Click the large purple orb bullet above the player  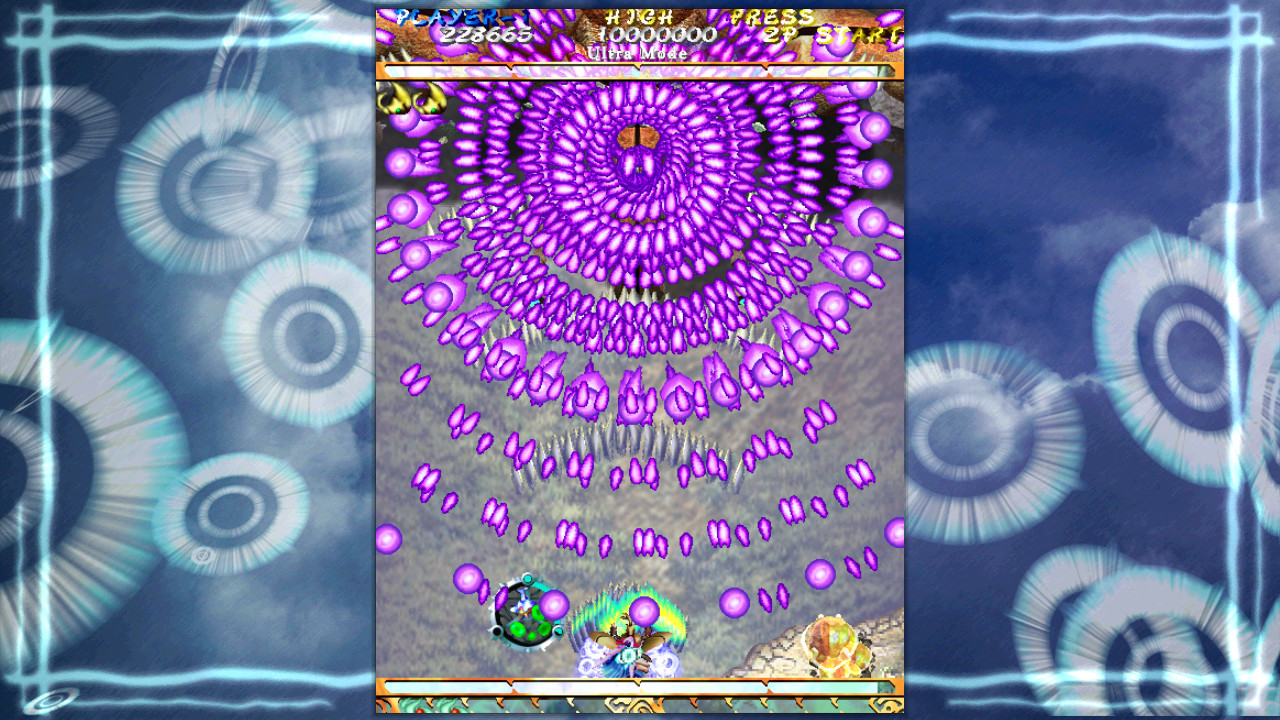646,611
